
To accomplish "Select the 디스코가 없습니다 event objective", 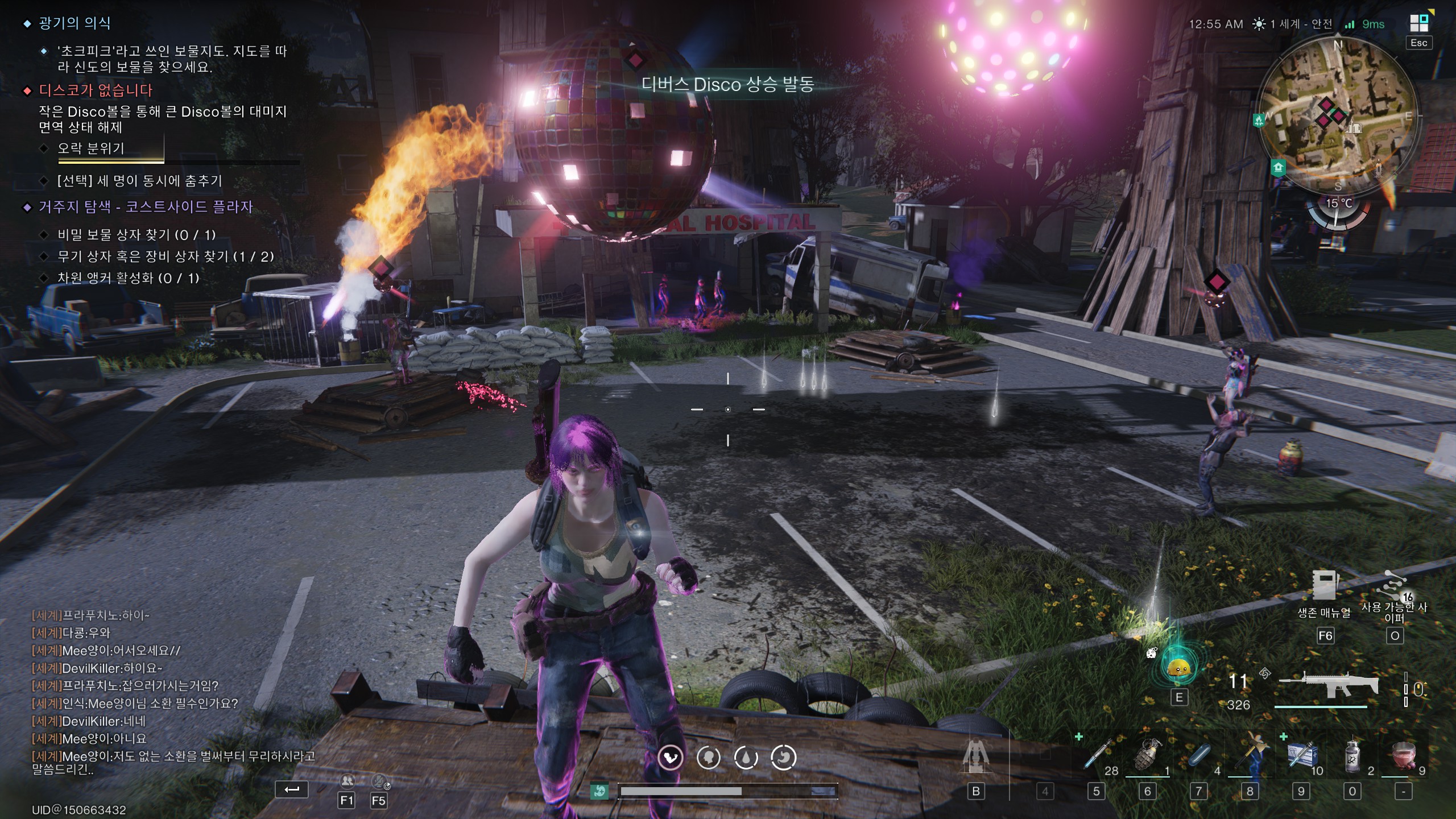I will (x=96, y=90).
